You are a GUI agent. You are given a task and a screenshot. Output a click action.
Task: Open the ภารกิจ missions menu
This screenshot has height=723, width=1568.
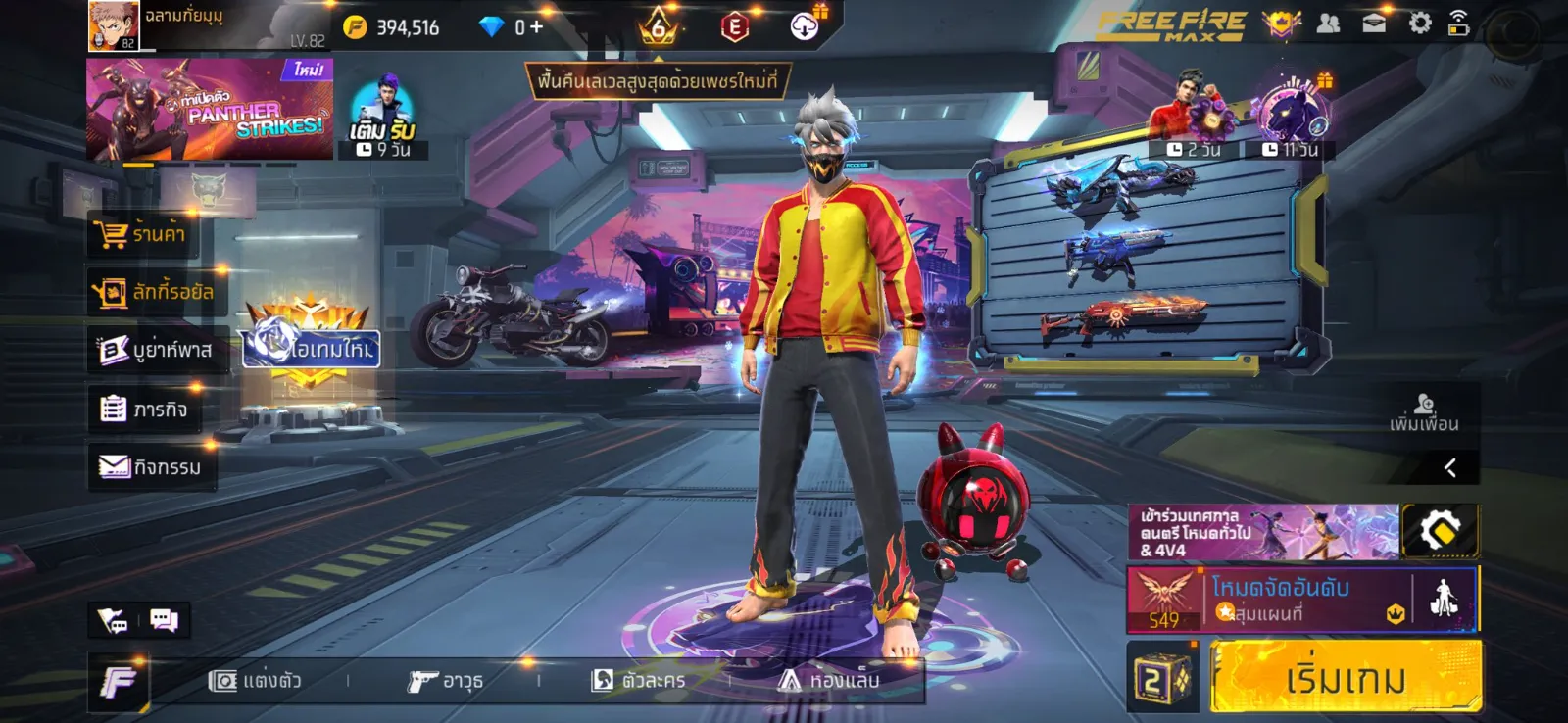point(144,409)
